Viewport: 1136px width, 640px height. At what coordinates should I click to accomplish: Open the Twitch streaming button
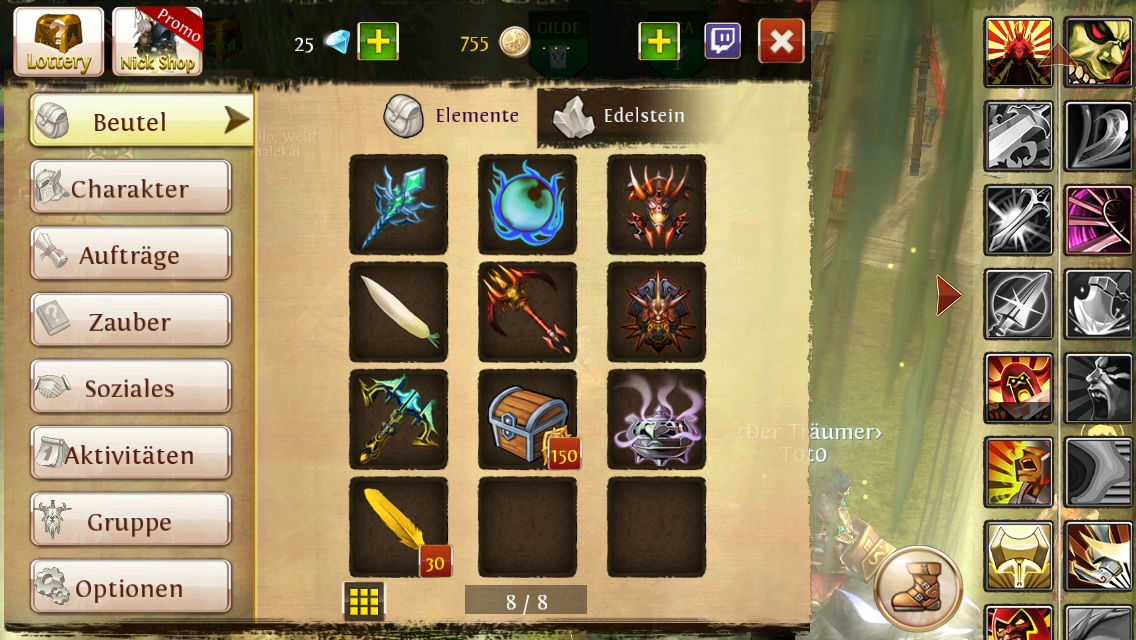(x=723, y=42)
